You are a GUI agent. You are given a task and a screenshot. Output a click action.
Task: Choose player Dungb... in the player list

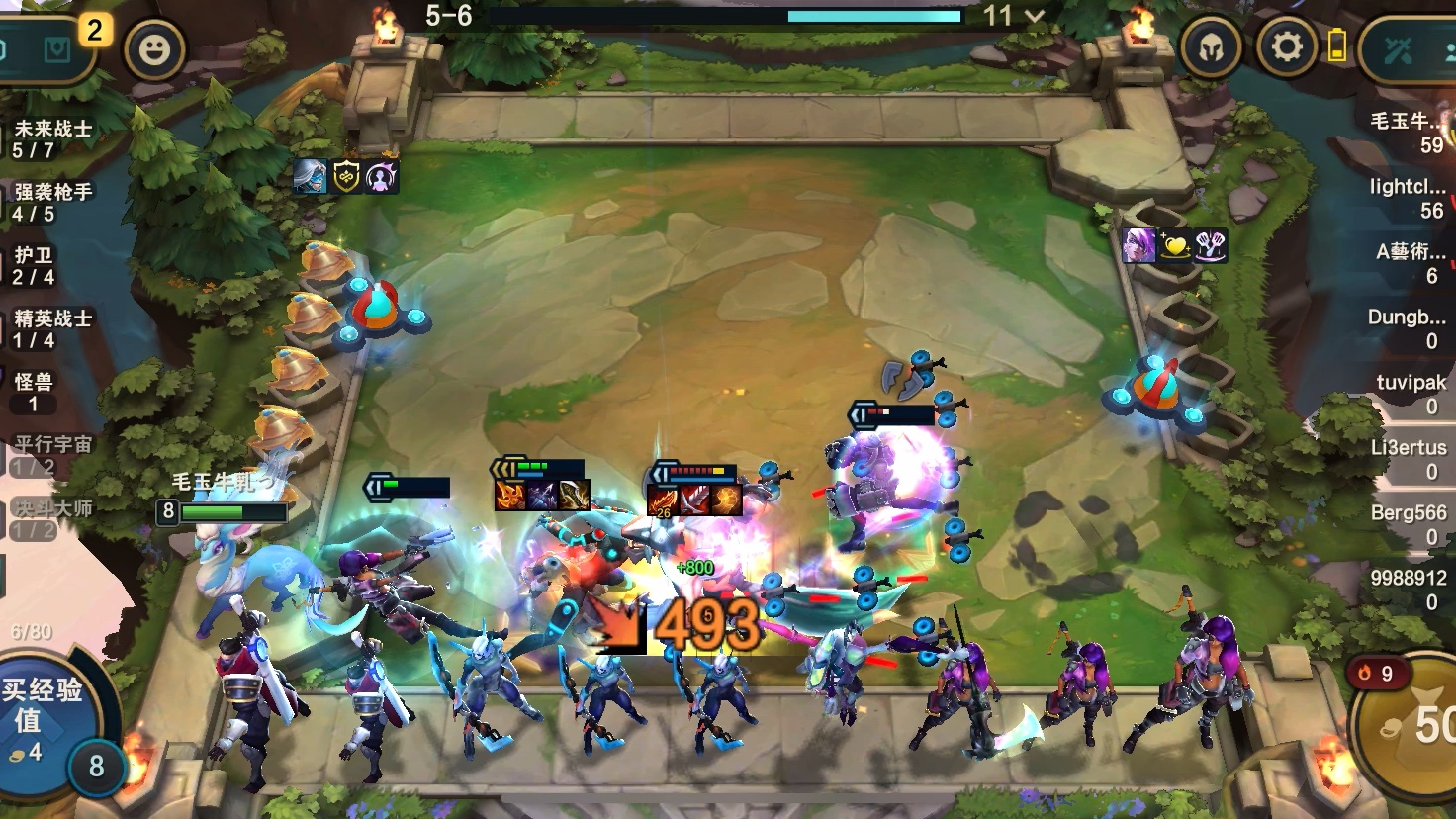(x=1407, y=328)
